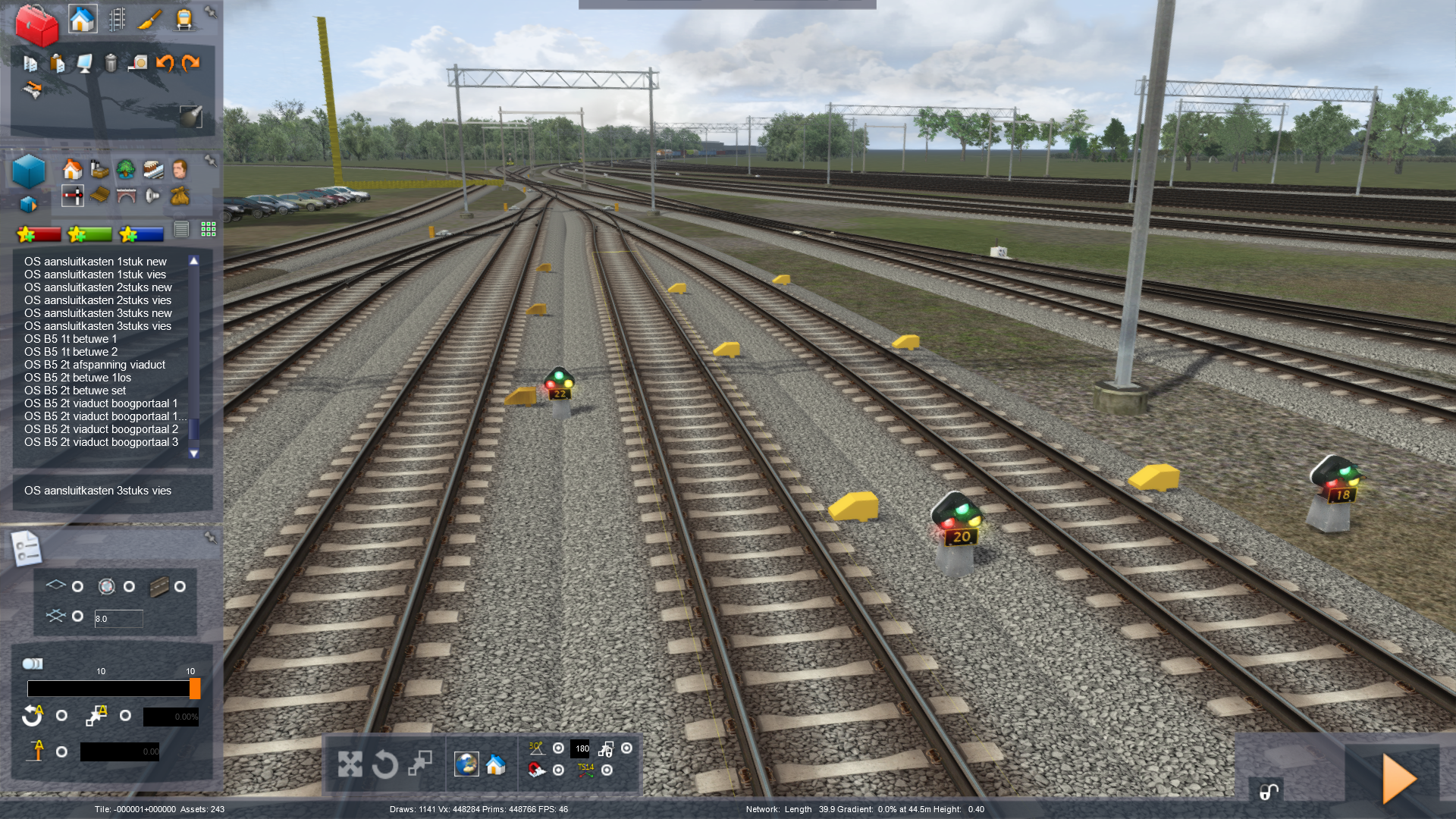Click the orange slider handle

(x=195, y=689)
